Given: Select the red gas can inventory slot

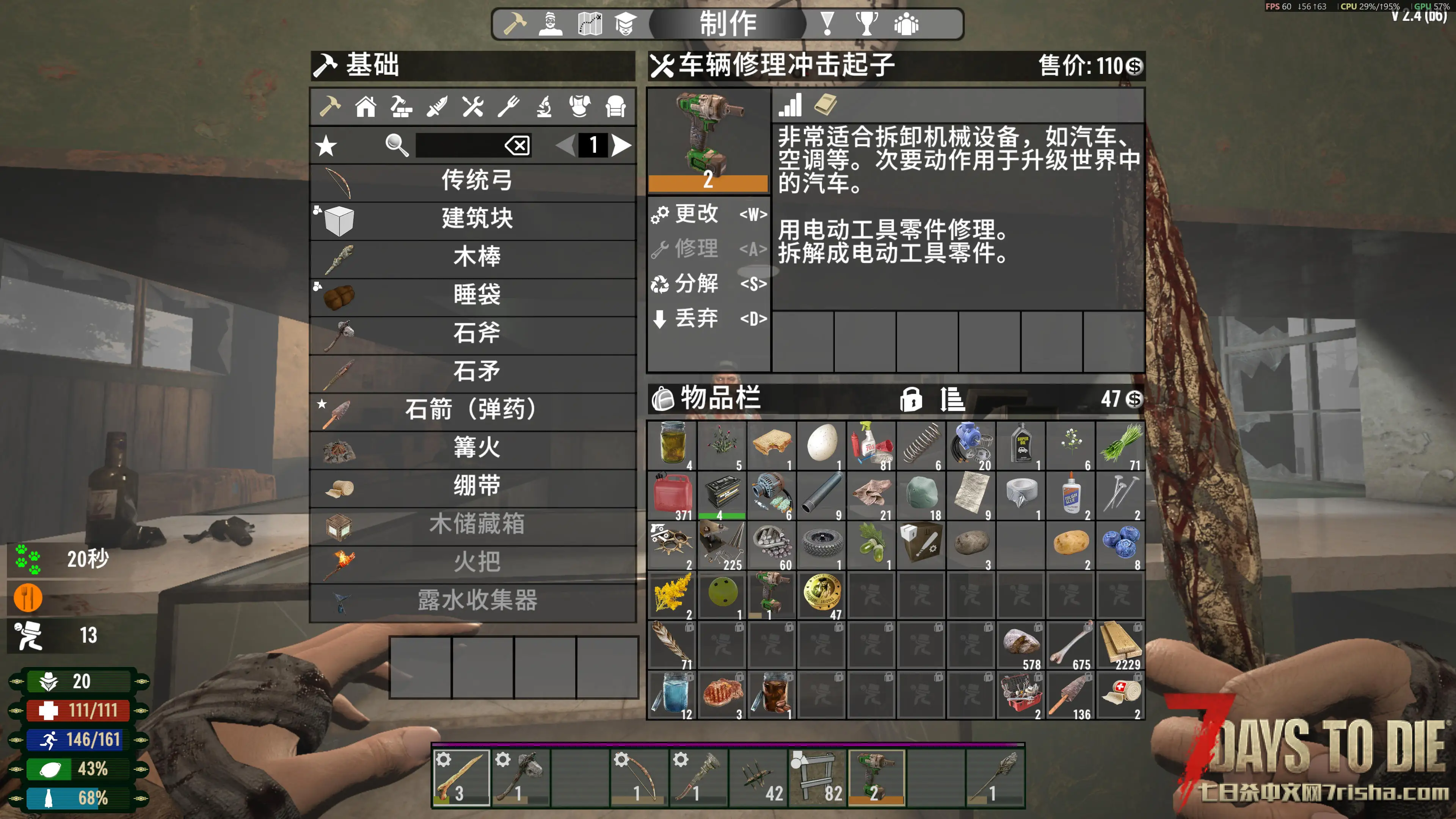Looking at the screenshot, I should (x=672, y=495).
